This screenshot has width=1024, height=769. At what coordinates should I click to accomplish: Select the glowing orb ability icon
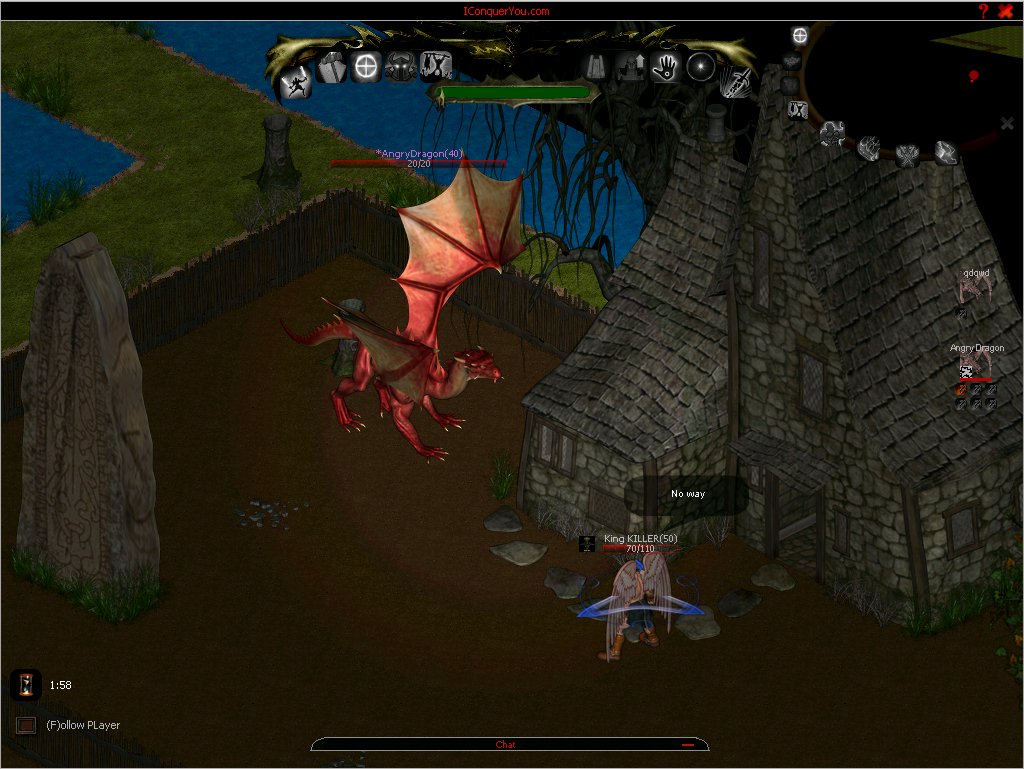click(700, 67)
